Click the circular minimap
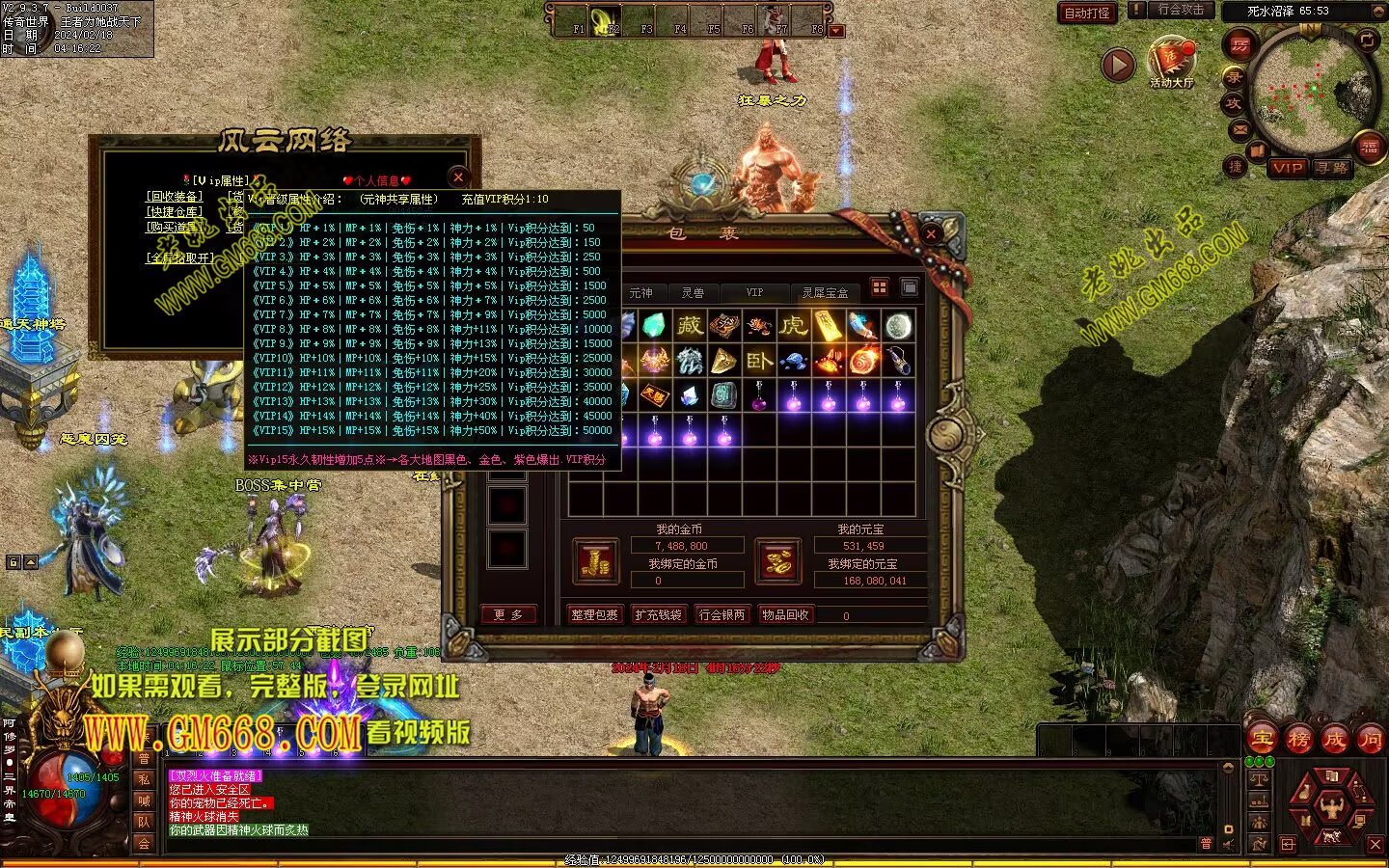The height and width of the screenshot is (868, 1389). click(1310, 89)
